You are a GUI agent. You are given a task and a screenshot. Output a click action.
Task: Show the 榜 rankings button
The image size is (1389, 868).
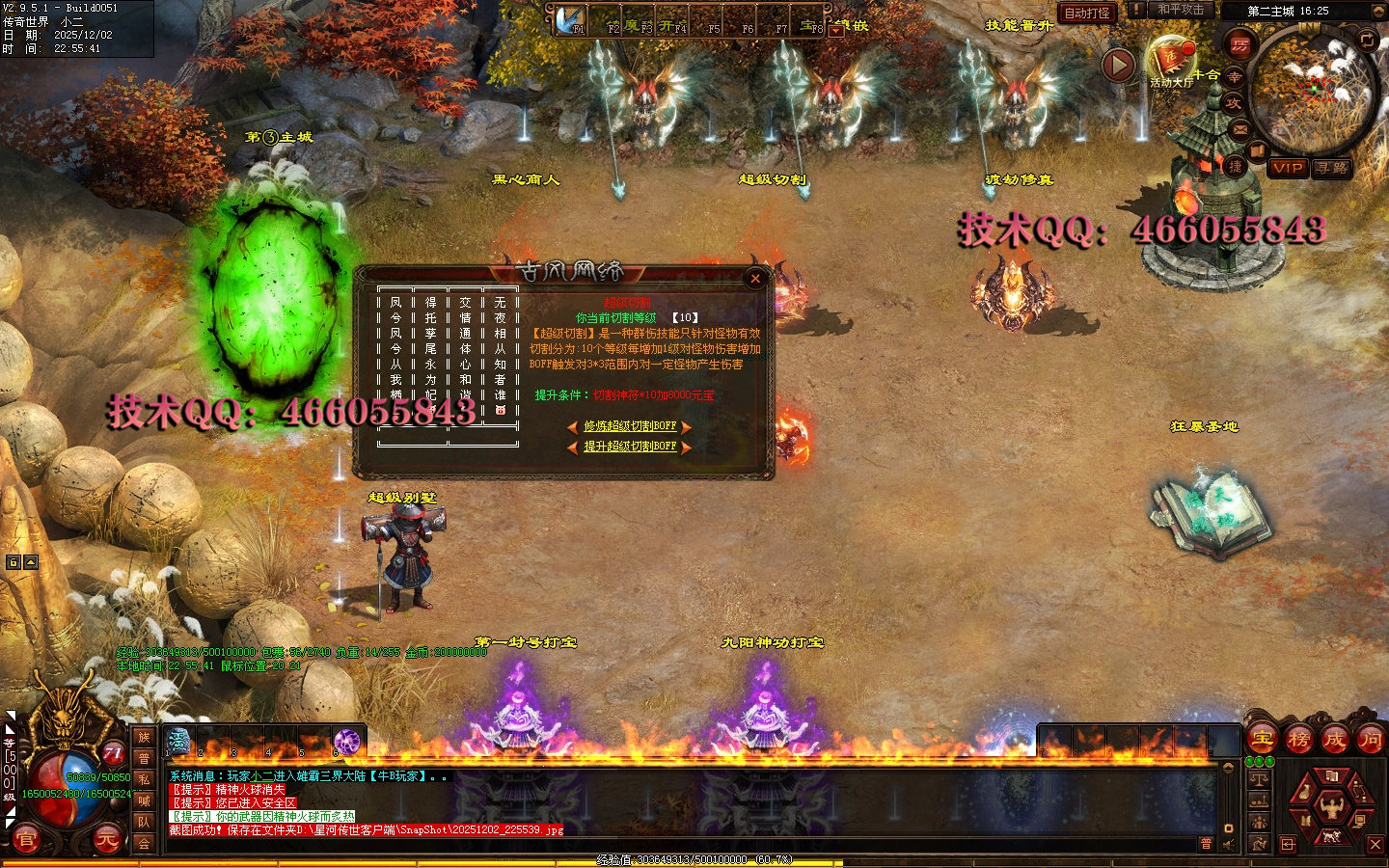(x=1299, y=740)
